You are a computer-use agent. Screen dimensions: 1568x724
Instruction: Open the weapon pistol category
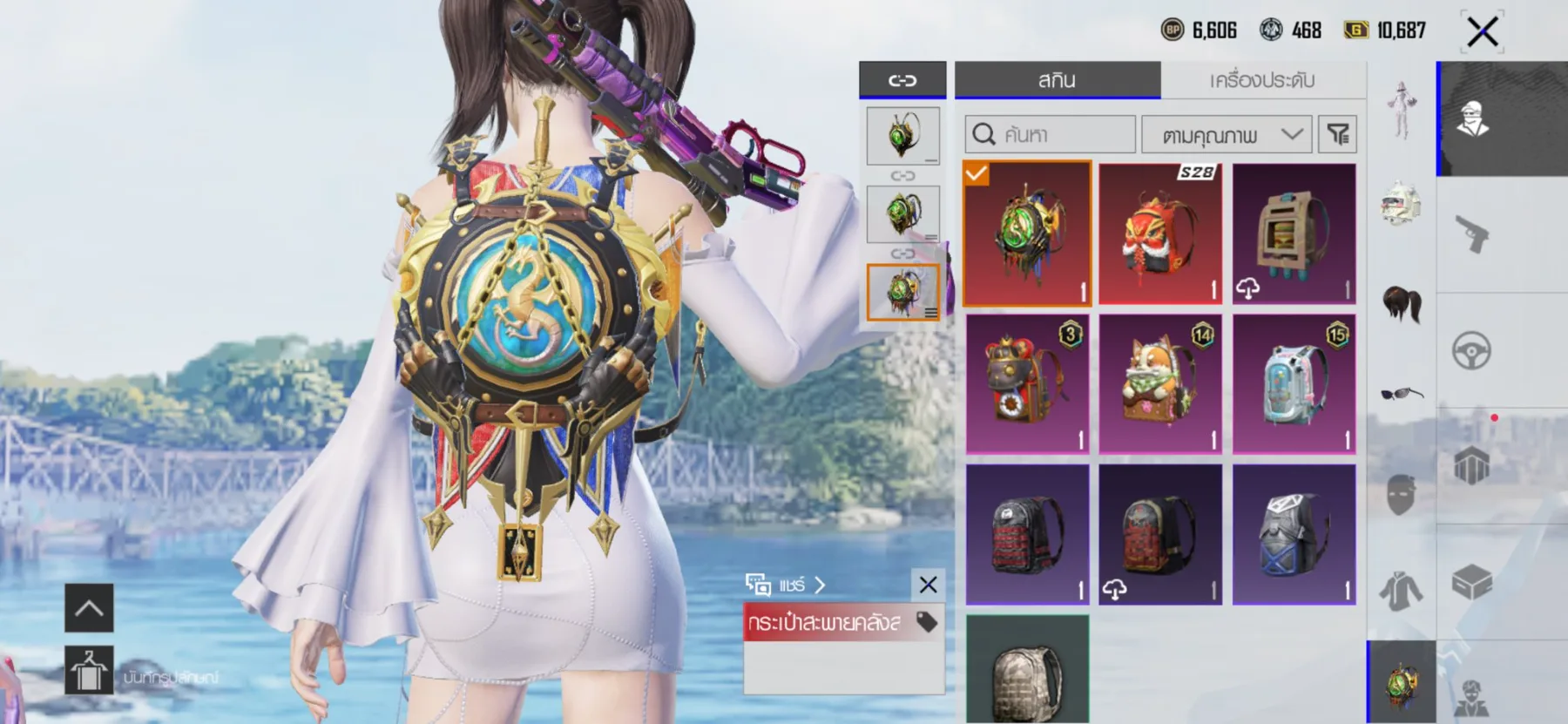(x=1471, y=234)
